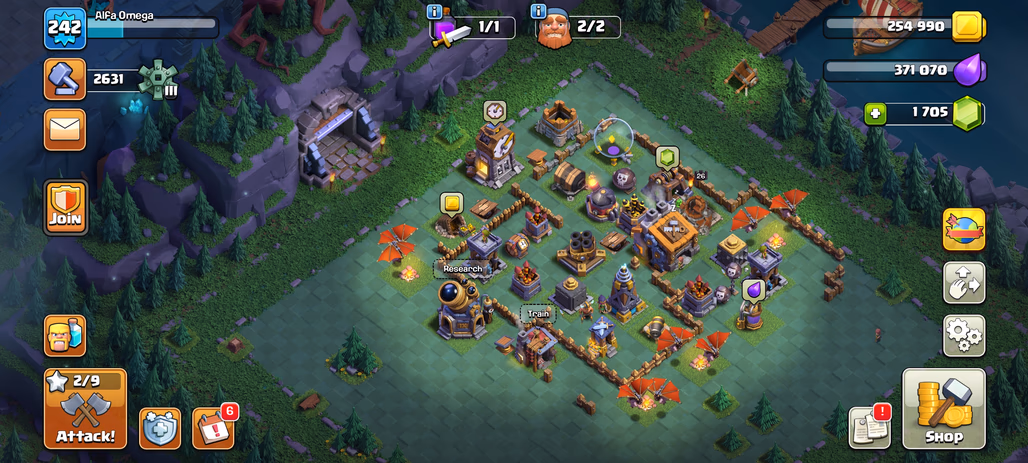Screen dimensions: 1028x463
Task: Open the player level 242 profile badge
Action: pyautogui.click(x=65, y=28)
